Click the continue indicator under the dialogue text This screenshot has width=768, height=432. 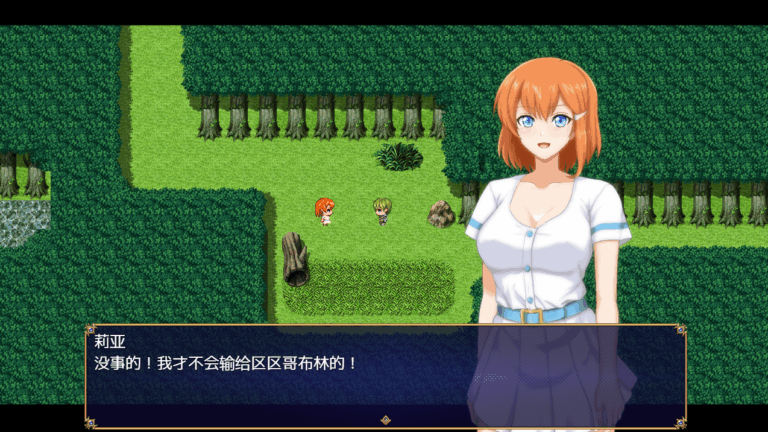coord(385,420)
